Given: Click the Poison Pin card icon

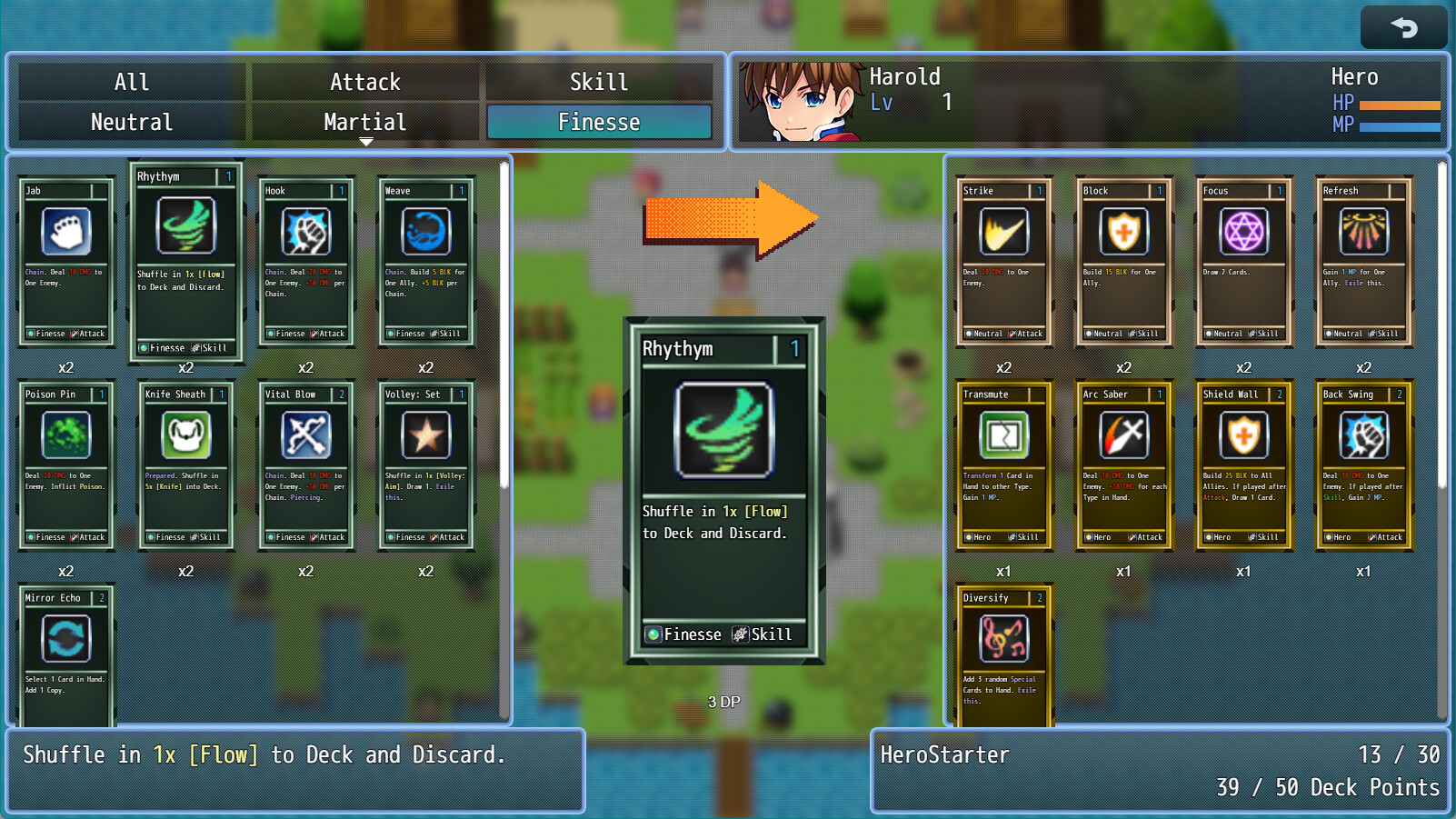Looking at the screenshot, I should click(x=65, y=434).
